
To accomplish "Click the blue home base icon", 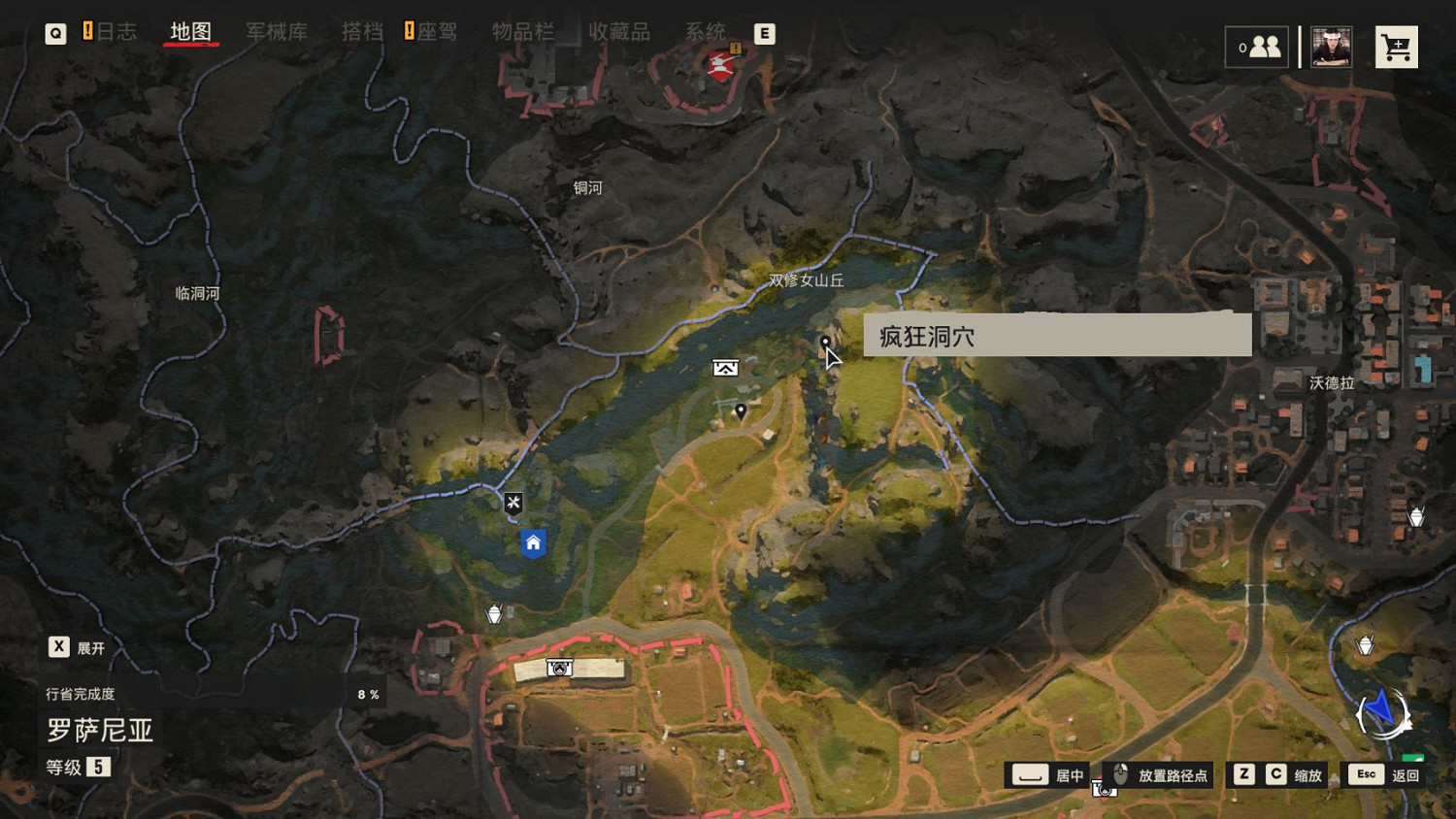I will point(532,541).
